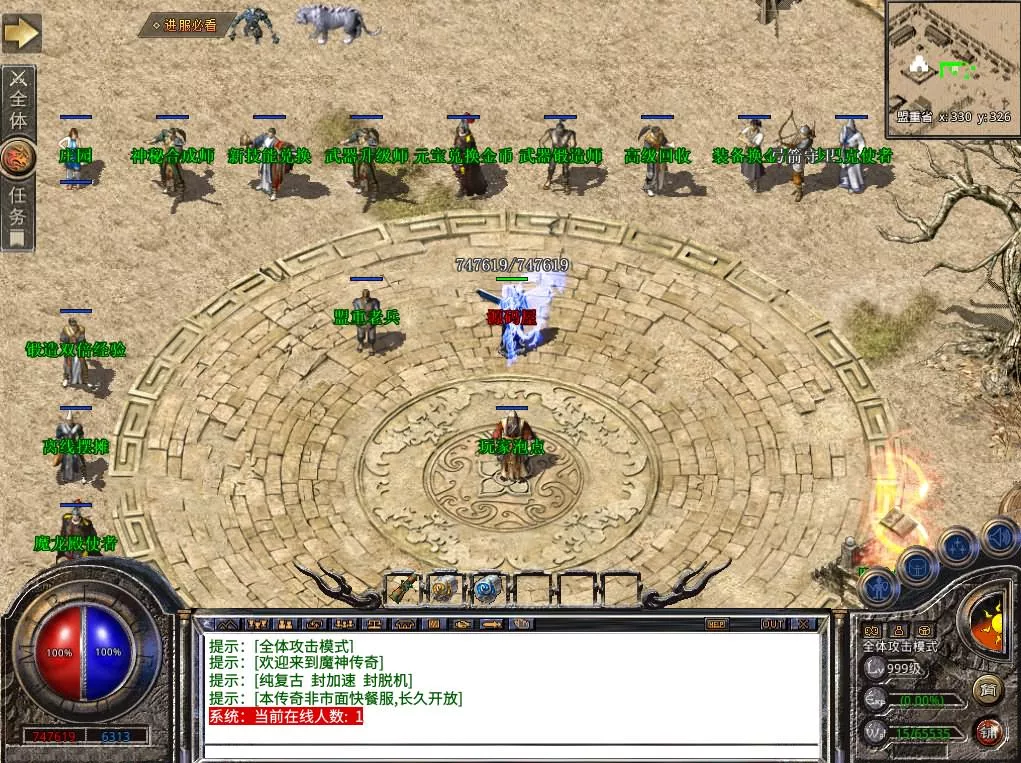The image size is (1021, 763).
Task: Click the yellow arrow button
Action: [x=21, y=33]
